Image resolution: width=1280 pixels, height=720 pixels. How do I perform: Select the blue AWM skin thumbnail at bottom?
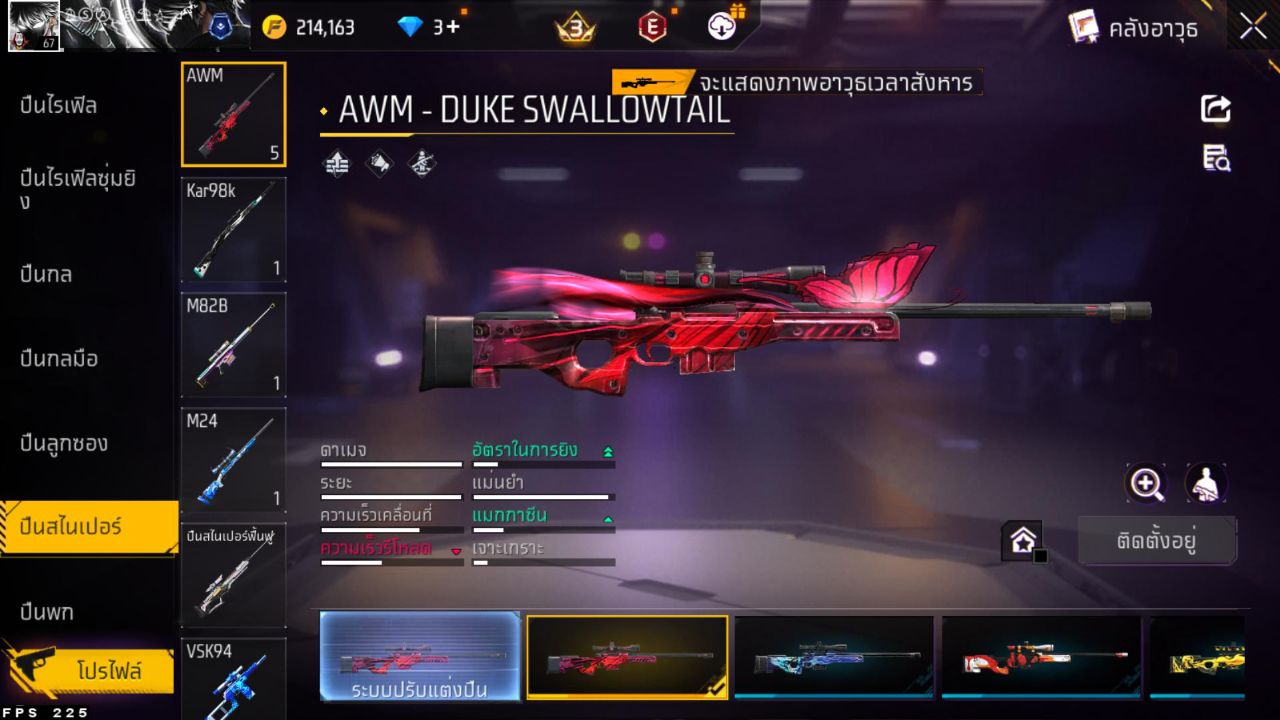point(835,657)
